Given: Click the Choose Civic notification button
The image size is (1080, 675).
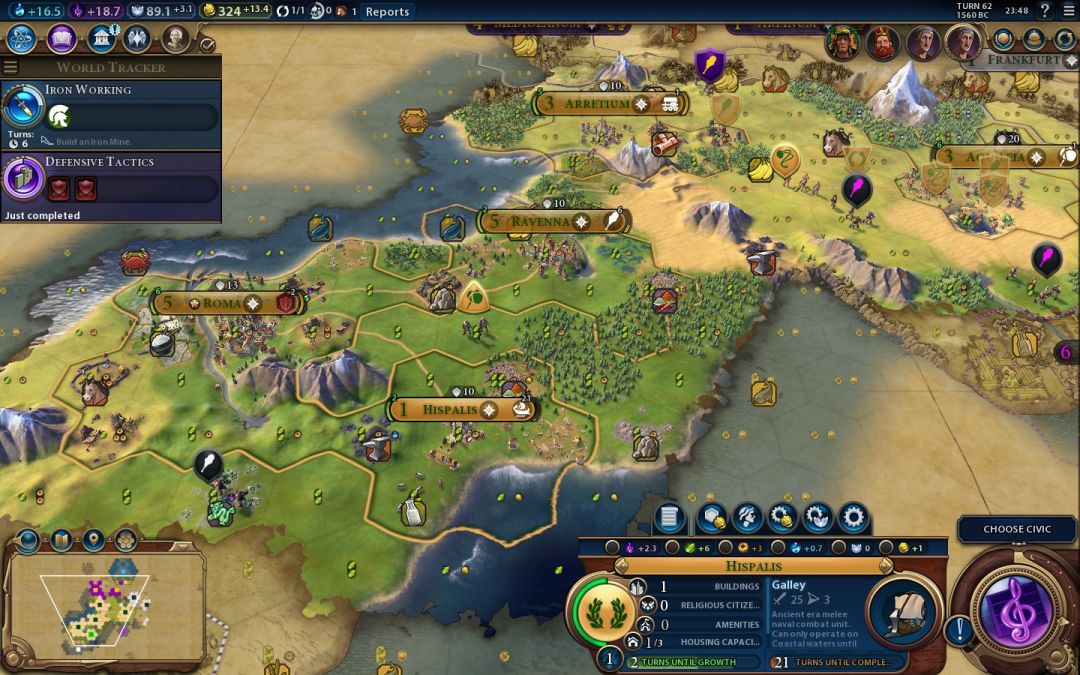Looking at the screenshot, I should 1017,529.
